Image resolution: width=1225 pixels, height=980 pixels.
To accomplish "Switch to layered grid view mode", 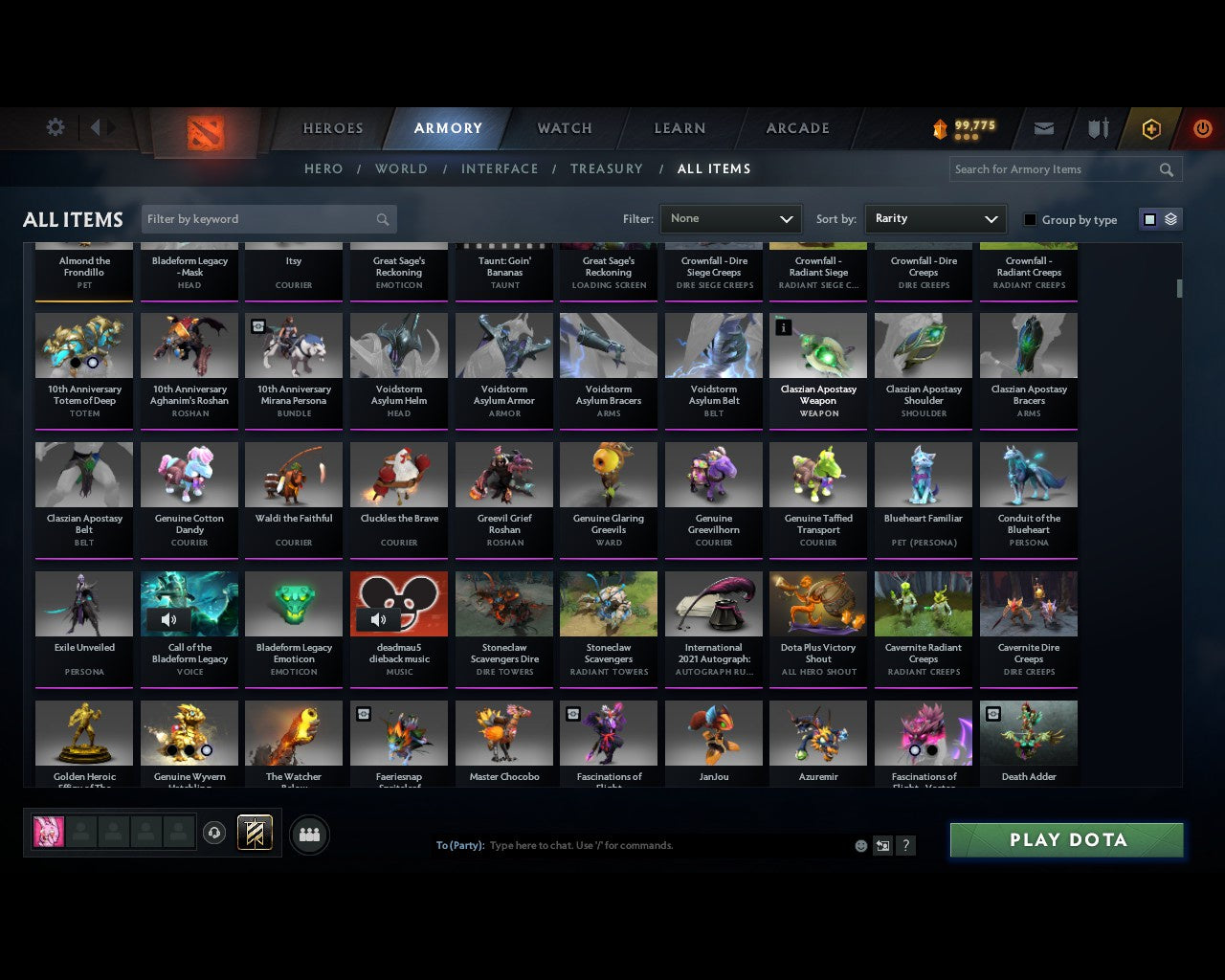I will (1169, 218).
